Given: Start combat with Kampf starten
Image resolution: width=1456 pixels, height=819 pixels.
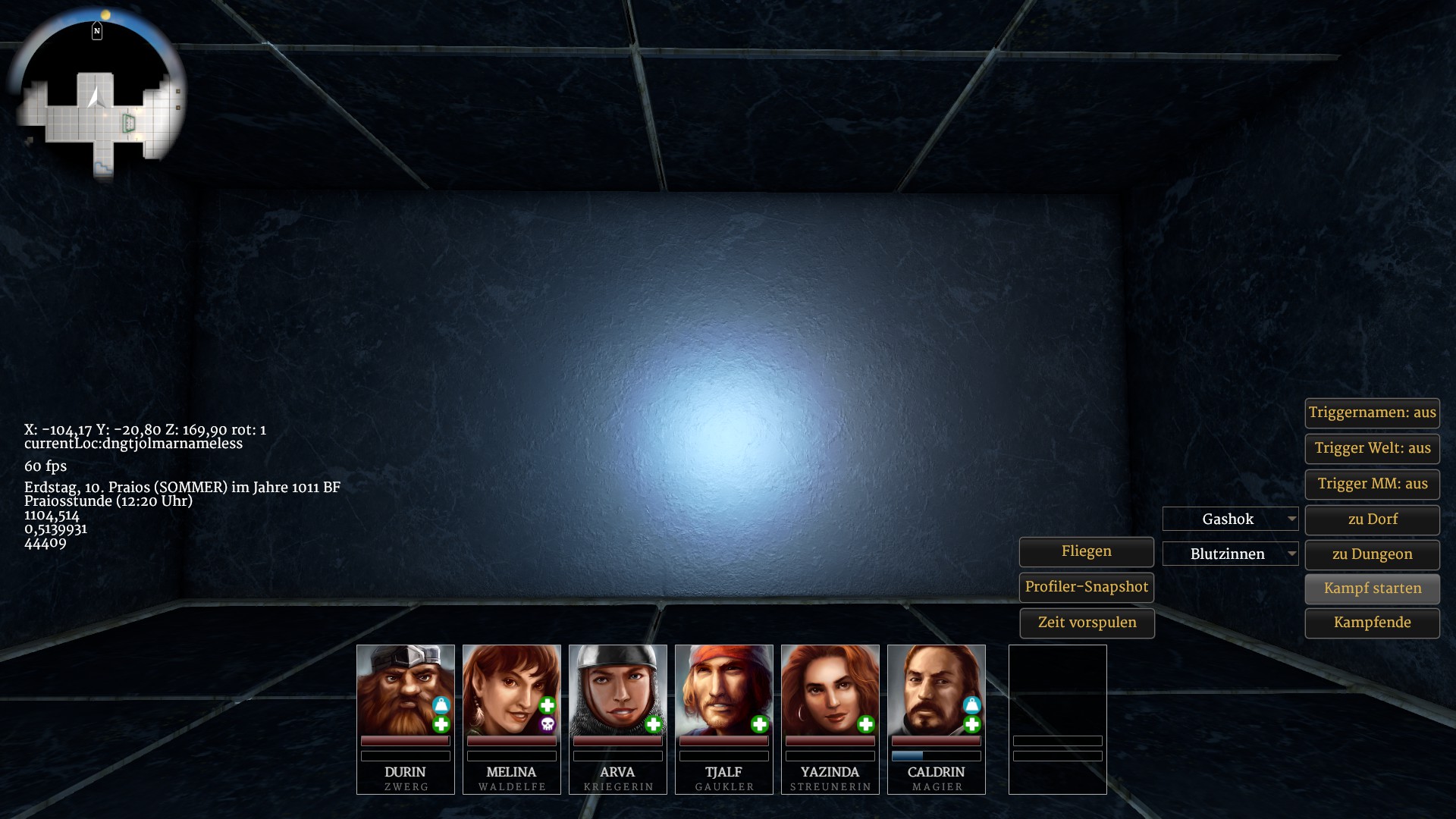Looking at the screenshot, I should coord(1372,588).
